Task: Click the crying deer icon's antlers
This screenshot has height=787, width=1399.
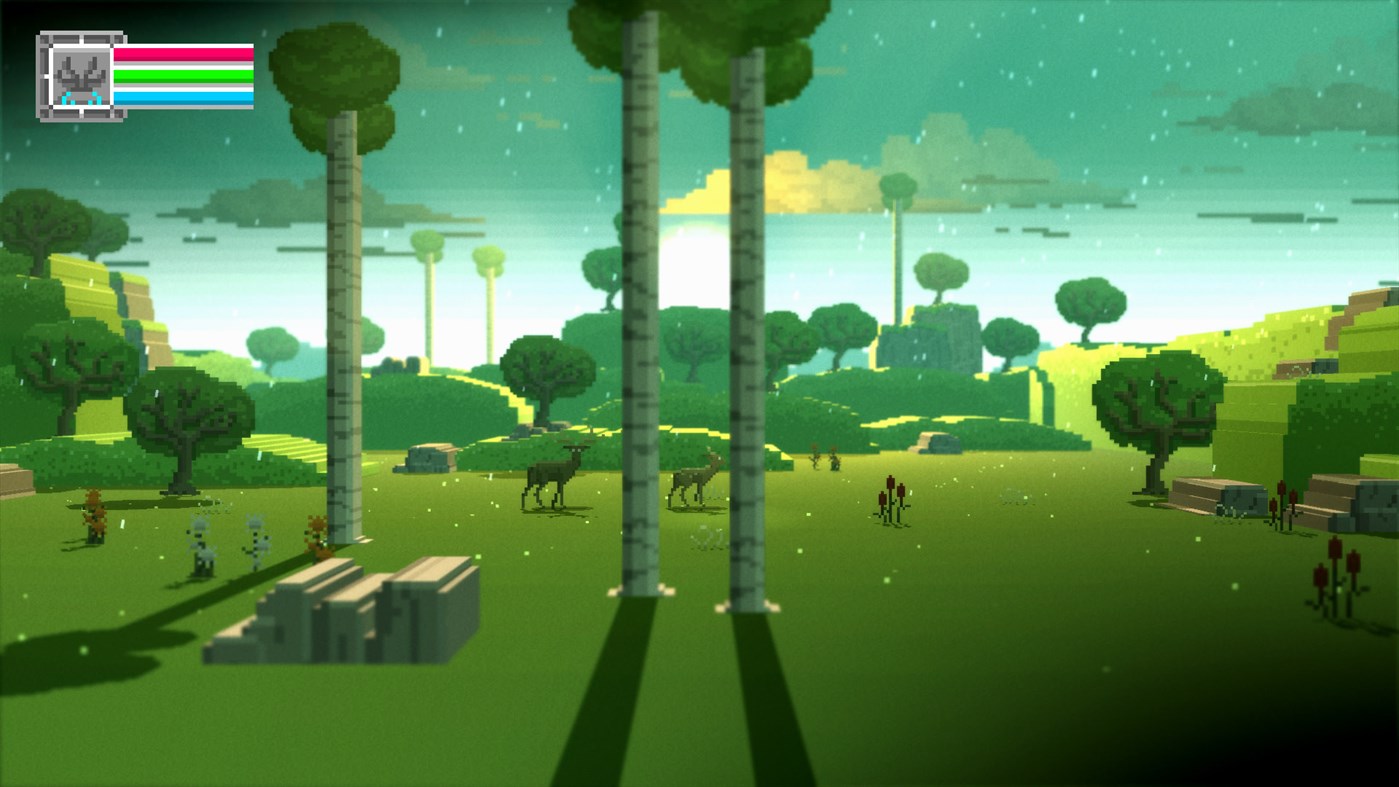Action: (80, 68)
